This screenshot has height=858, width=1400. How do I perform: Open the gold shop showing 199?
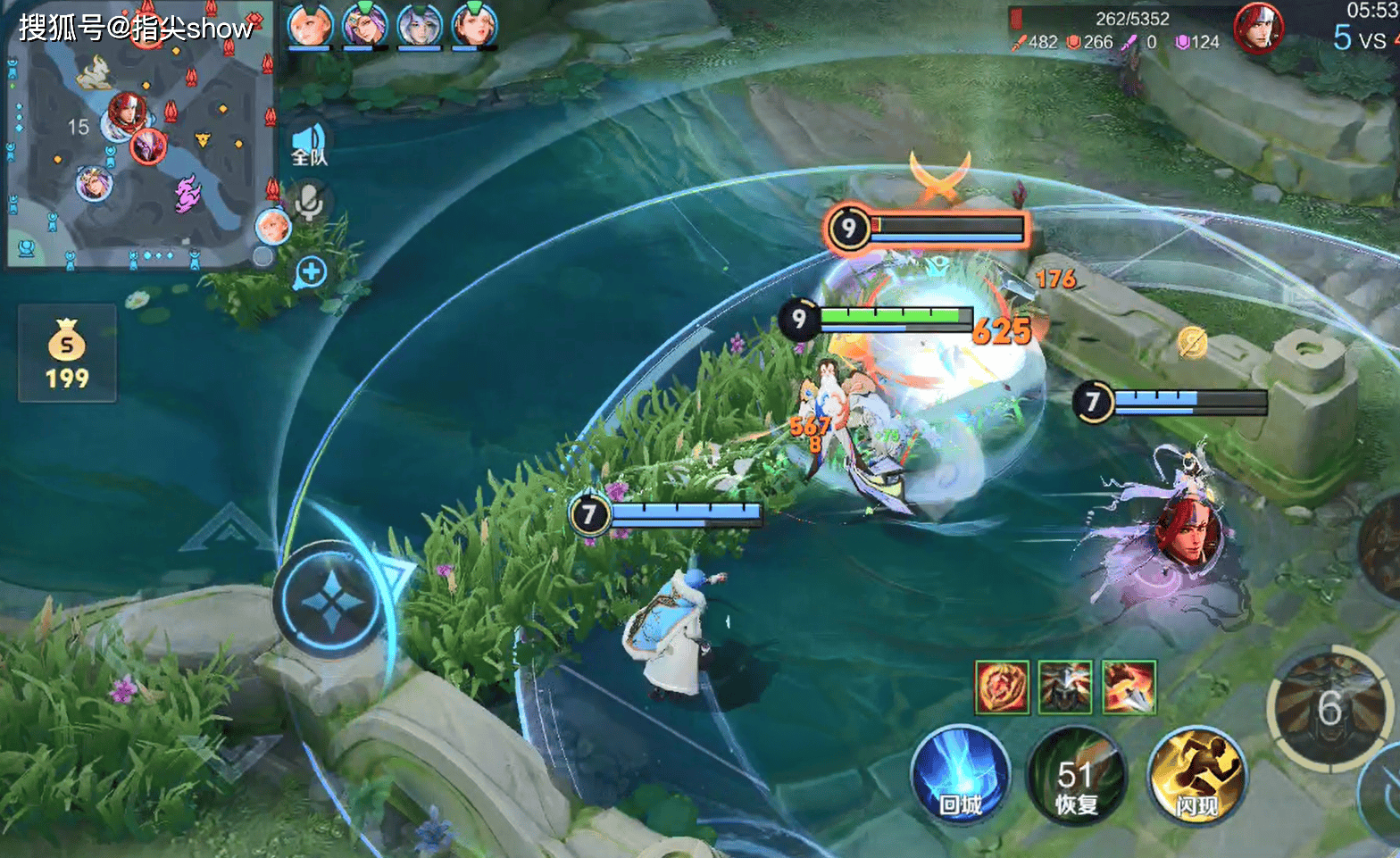pyautogui.click(x=67, y=353)
